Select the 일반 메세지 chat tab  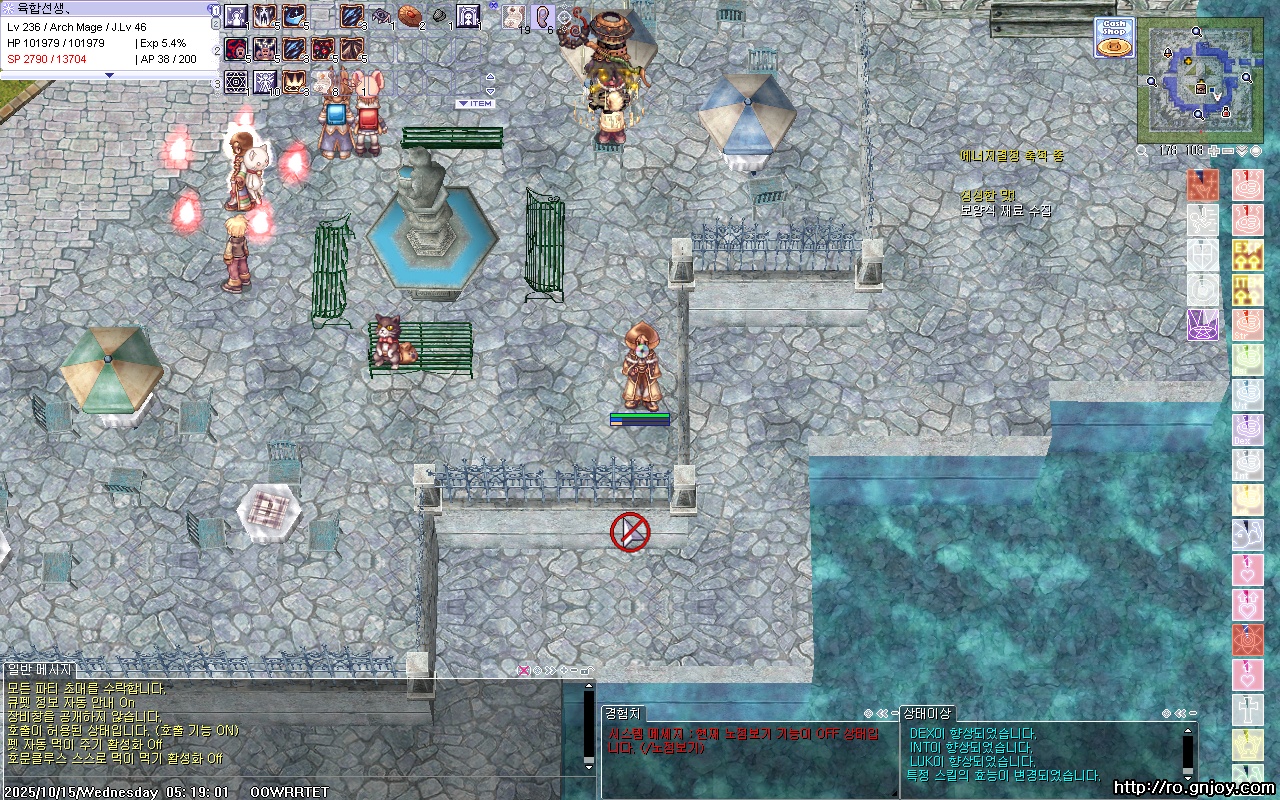point(39,669)
